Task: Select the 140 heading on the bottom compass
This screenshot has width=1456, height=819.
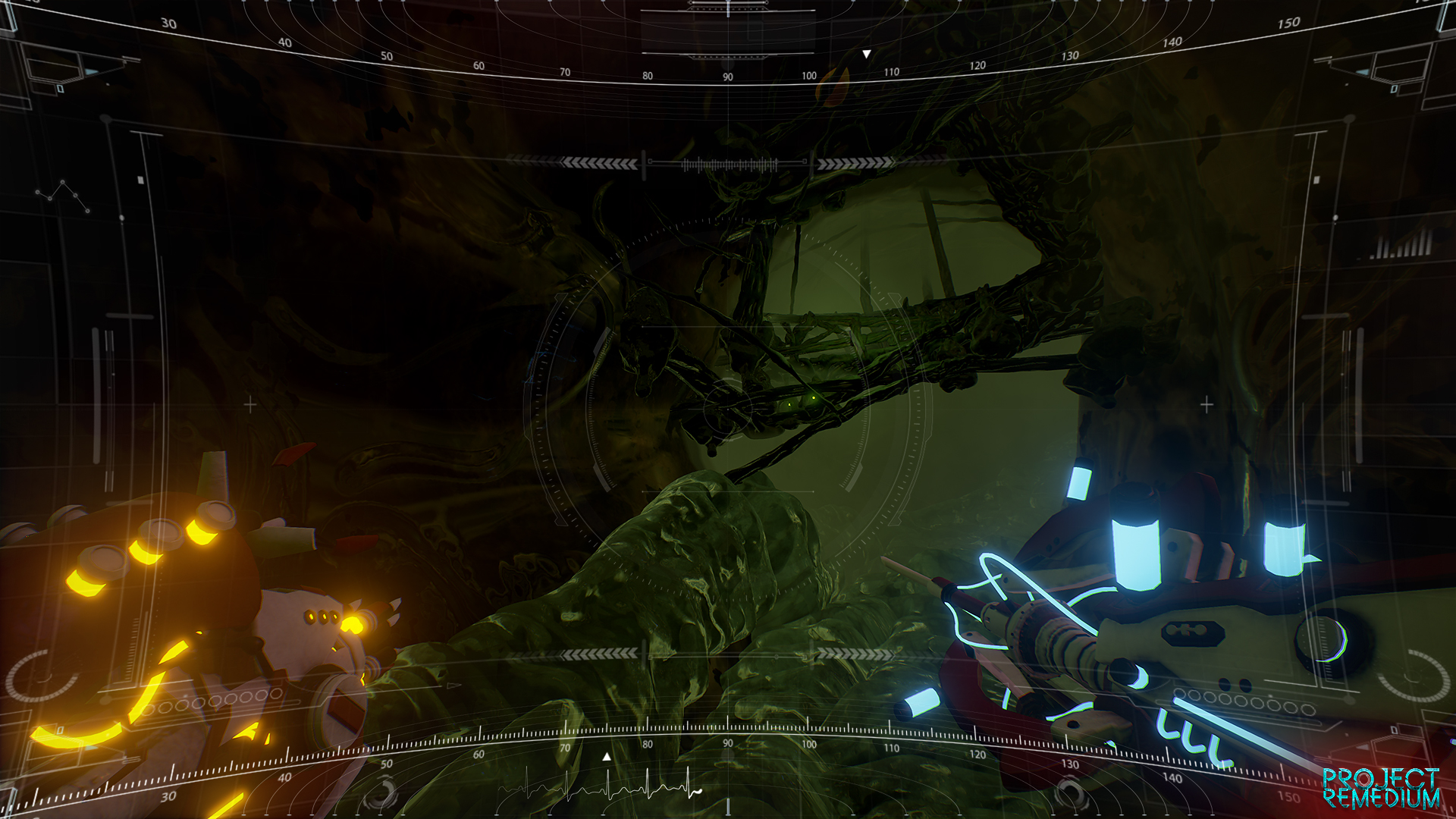Action: [1173, 777]
